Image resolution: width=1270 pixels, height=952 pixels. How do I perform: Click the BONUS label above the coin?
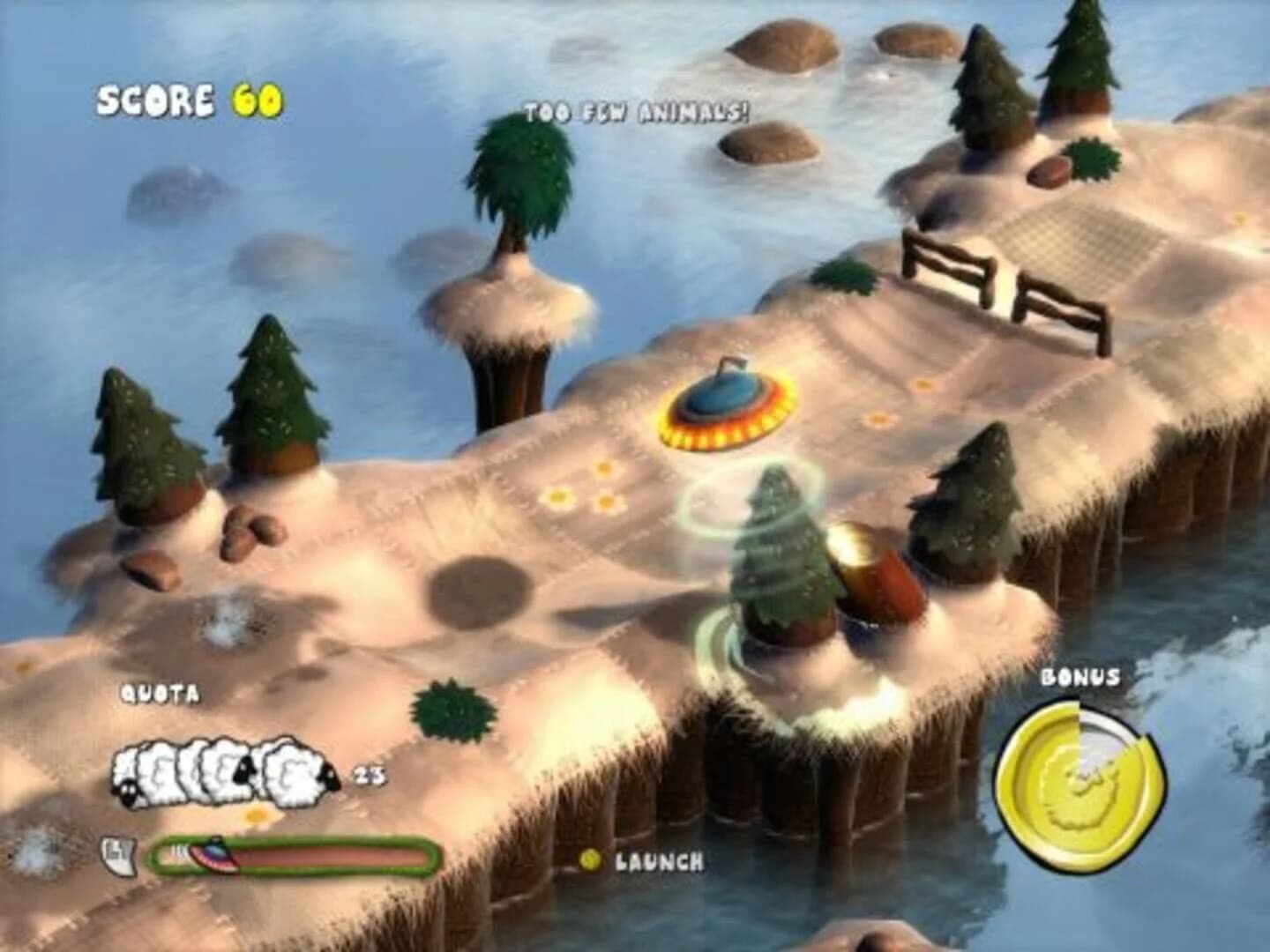click(1079, 679)
